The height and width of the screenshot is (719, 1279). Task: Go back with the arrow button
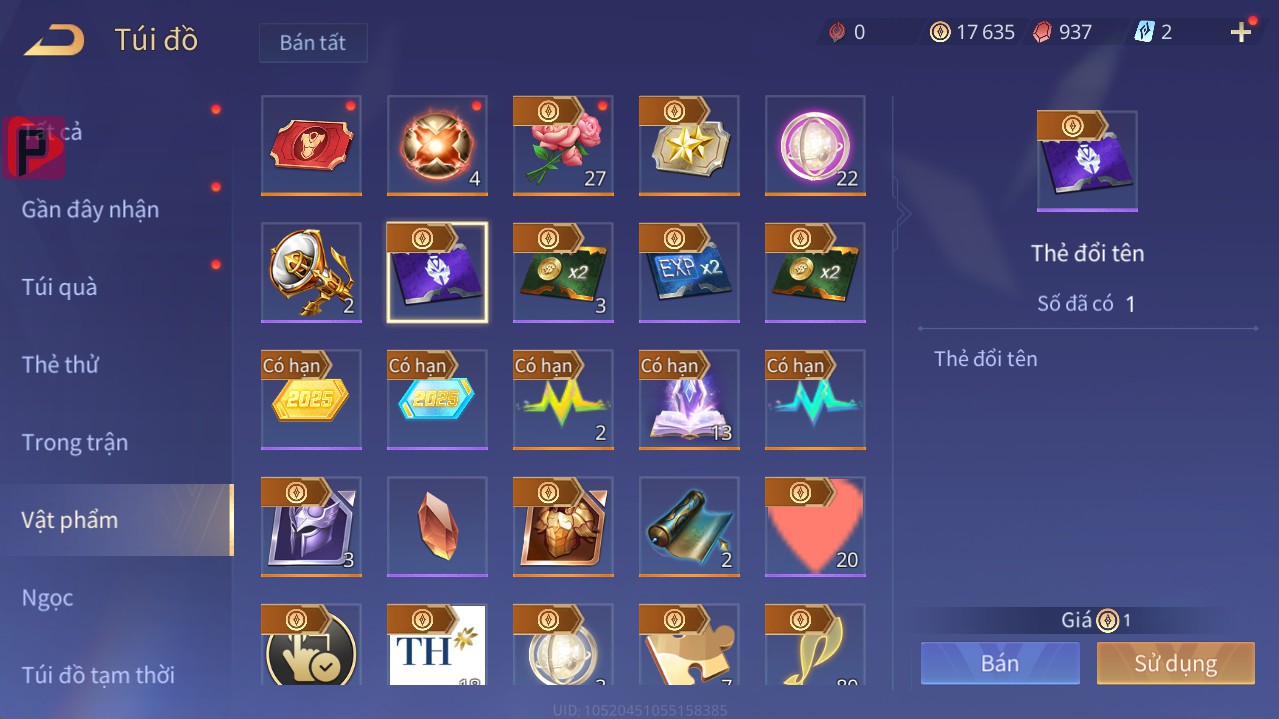coord(55,41)
